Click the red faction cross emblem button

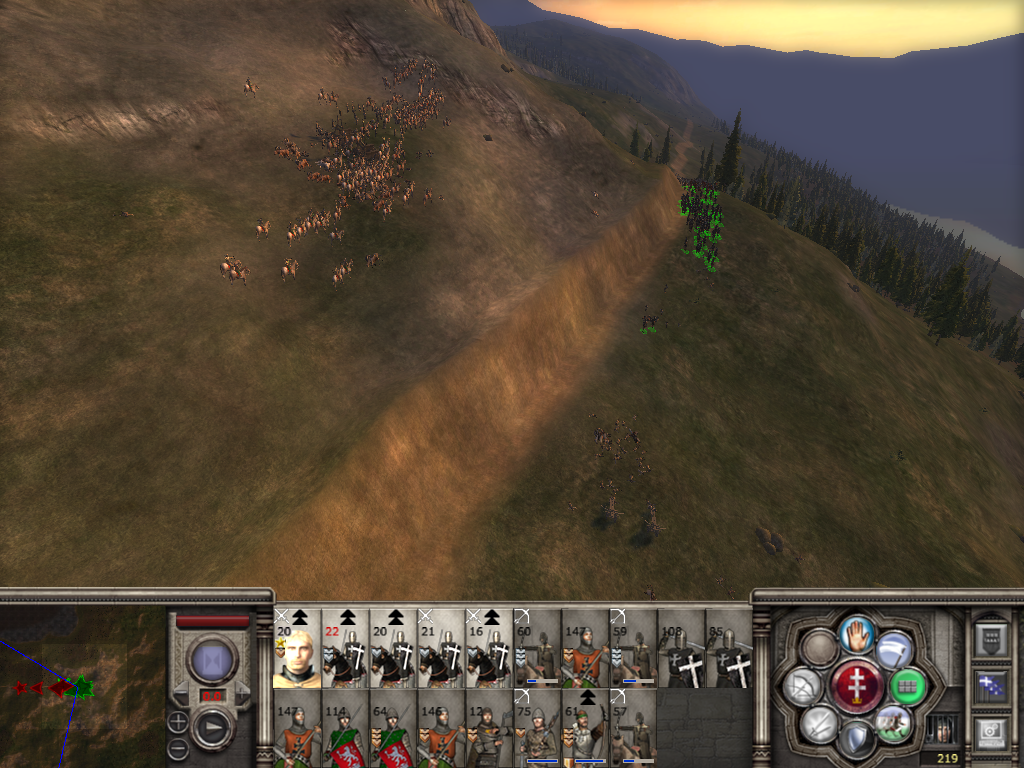[857, 686]
